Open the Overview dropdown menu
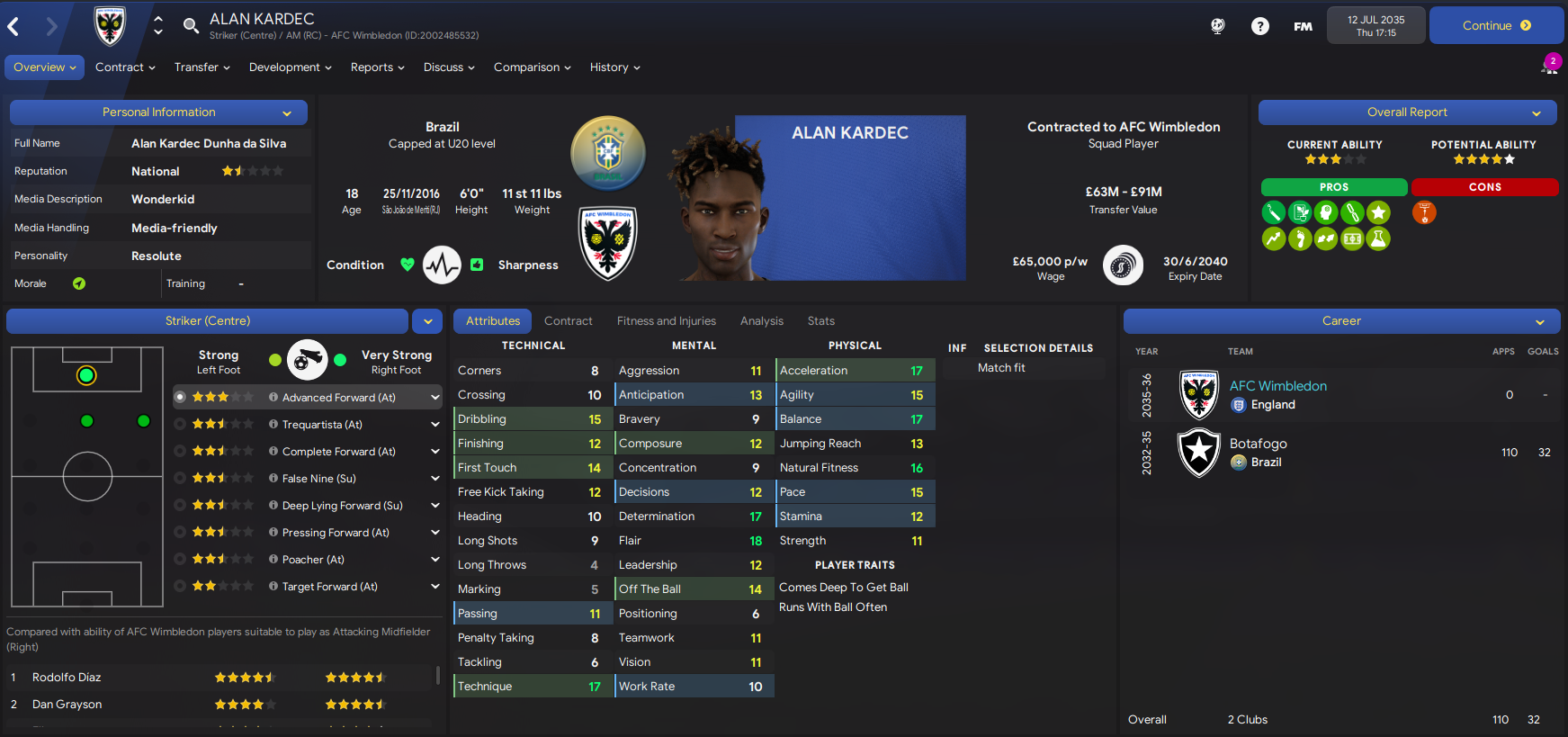 (45, 67)
